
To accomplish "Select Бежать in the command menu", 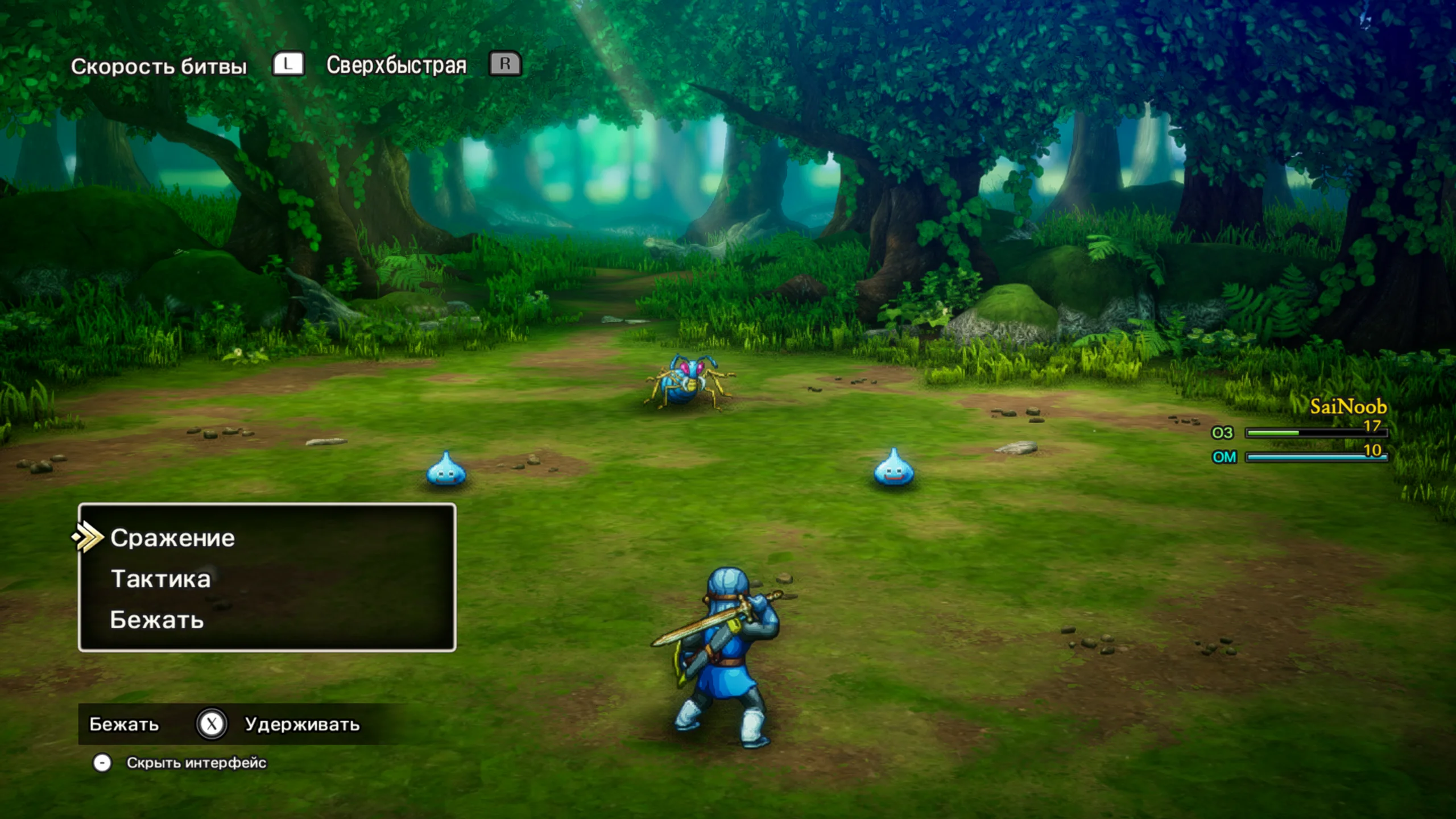I will click(157, 620).
